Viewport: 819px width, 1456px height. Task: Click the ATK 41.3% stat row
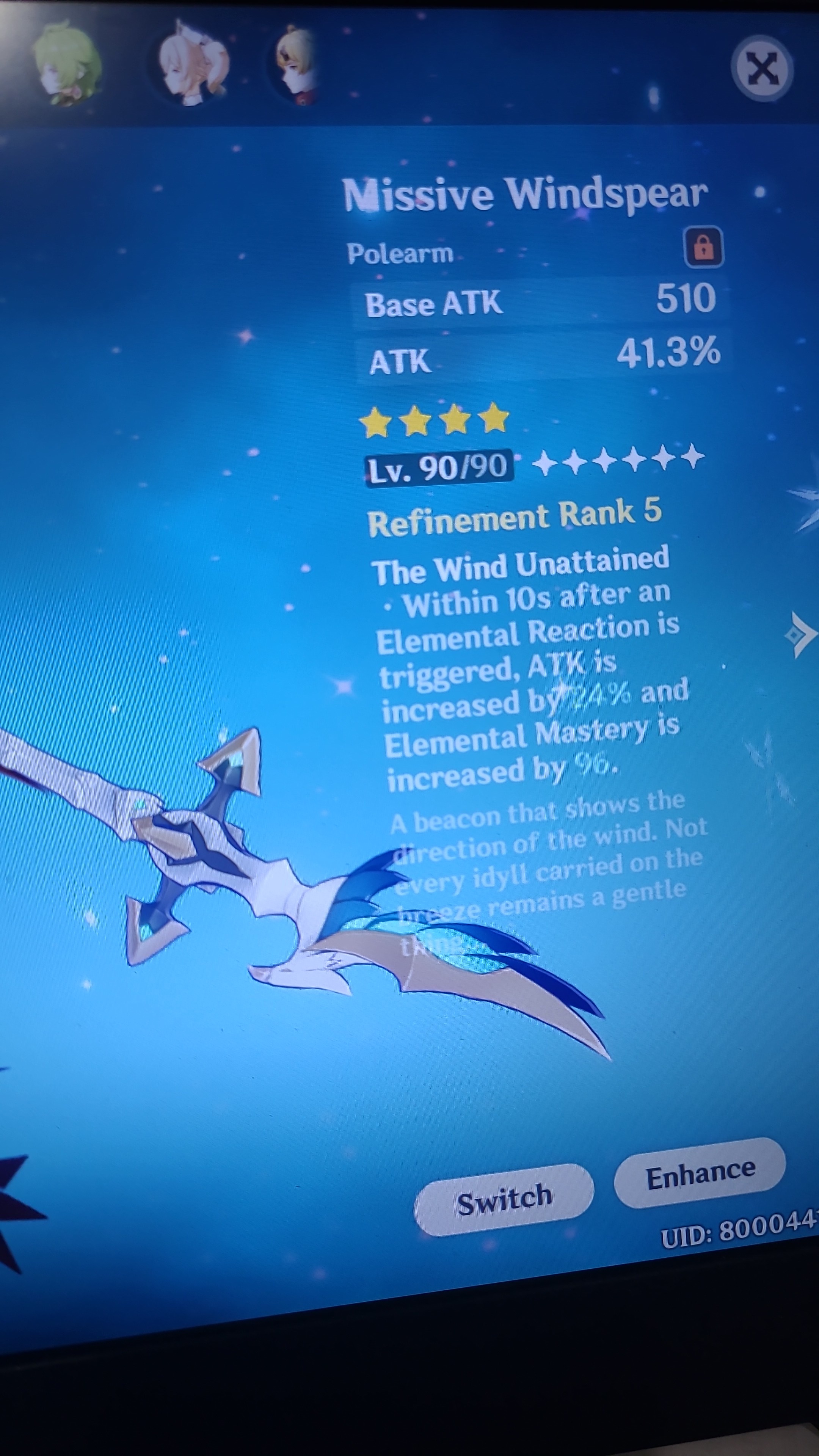coord(543,356)
